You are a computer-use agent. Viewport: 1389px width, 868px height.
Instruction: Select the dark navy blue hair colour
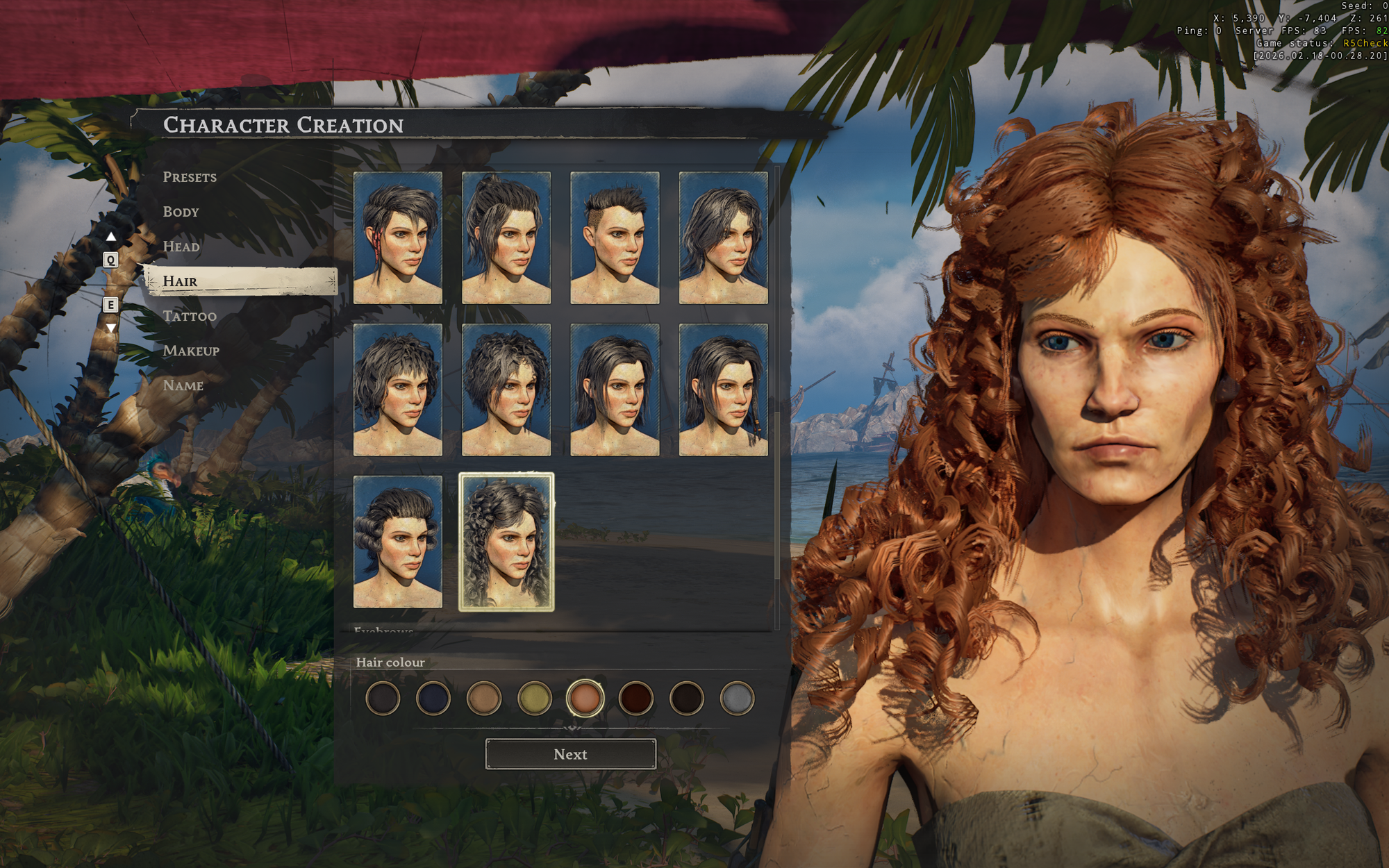pos(433,698)
